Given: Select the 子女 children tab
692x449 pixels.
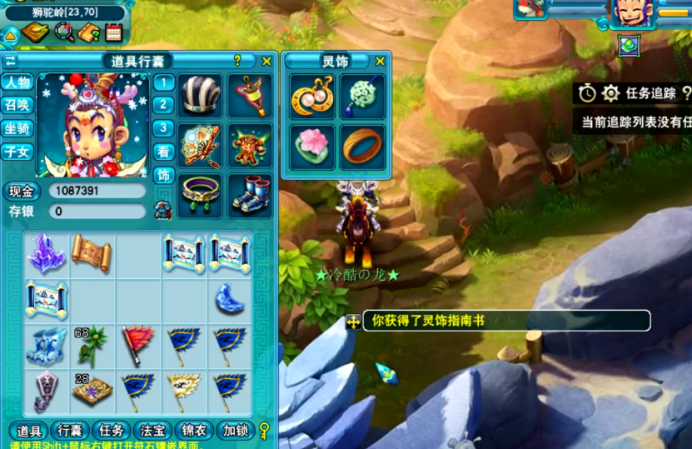Looking at the screenshot, I should [16, 152].
